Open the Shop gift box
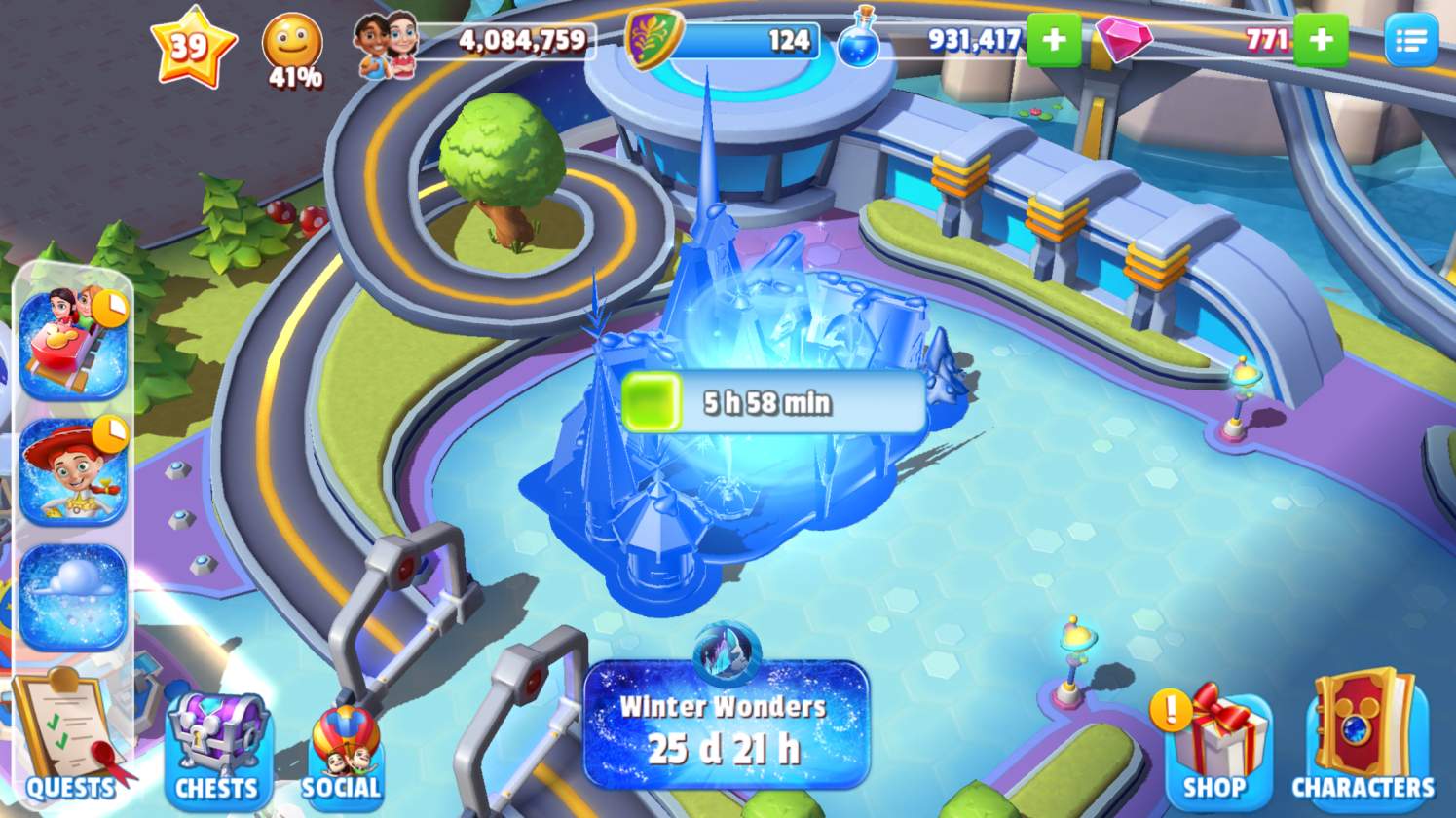The width and height of the screenshot is (1456, 818). [1213, 746]
